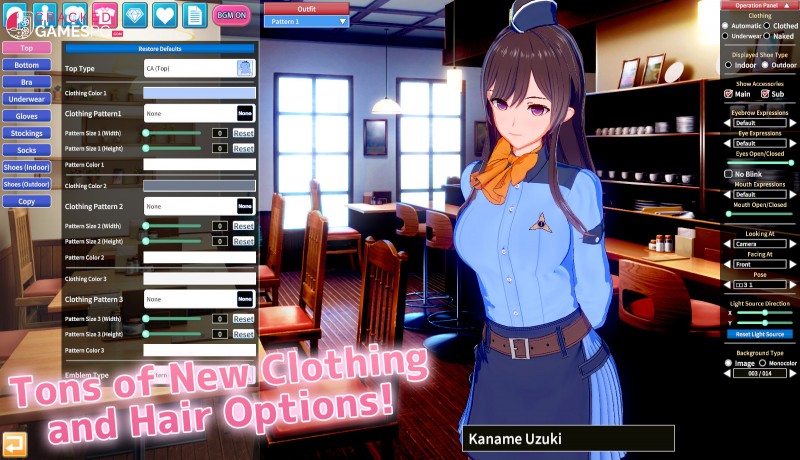
Task: Open the heart icon tab
Action: pos(166,14)
